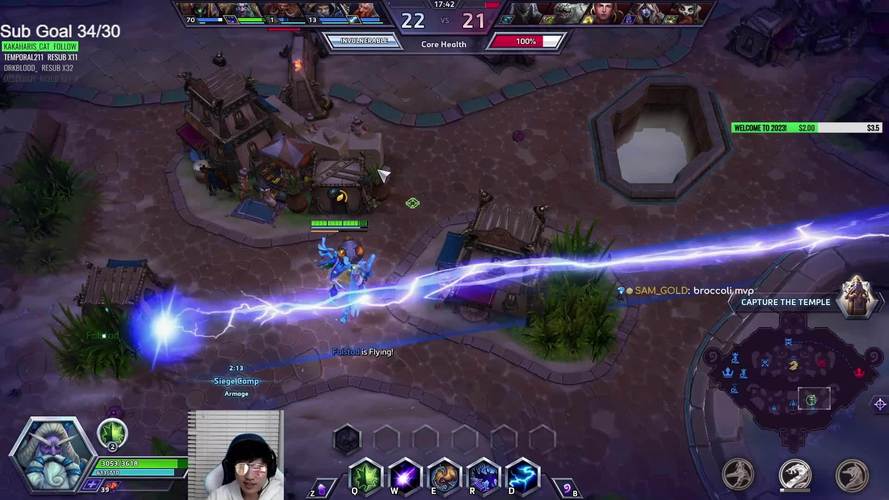
Task: Activate the lightning bolt D trait
Action: pyautogui.click(x=522, y=475)
